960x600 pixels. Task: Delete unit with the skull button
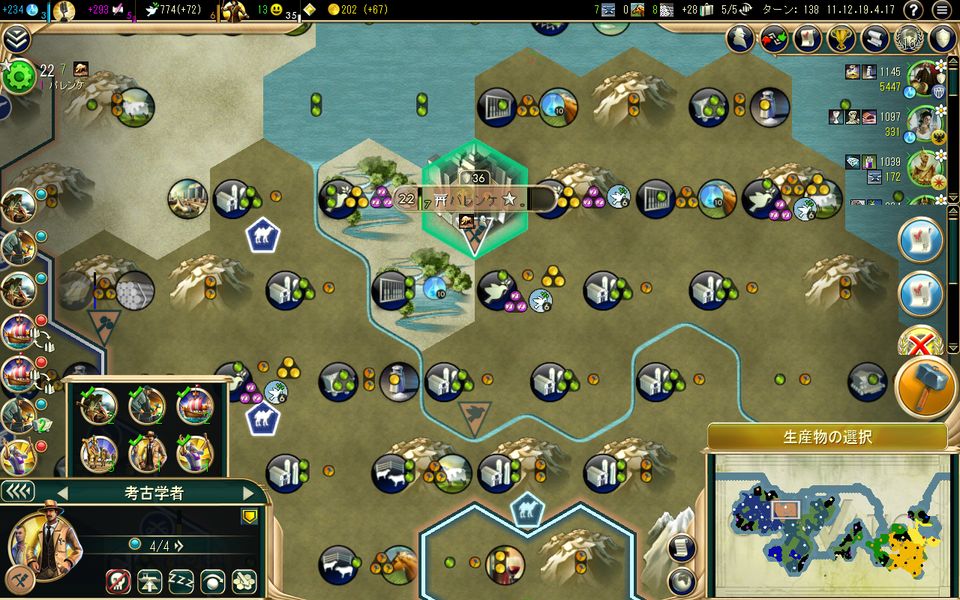tap(116, 581)
